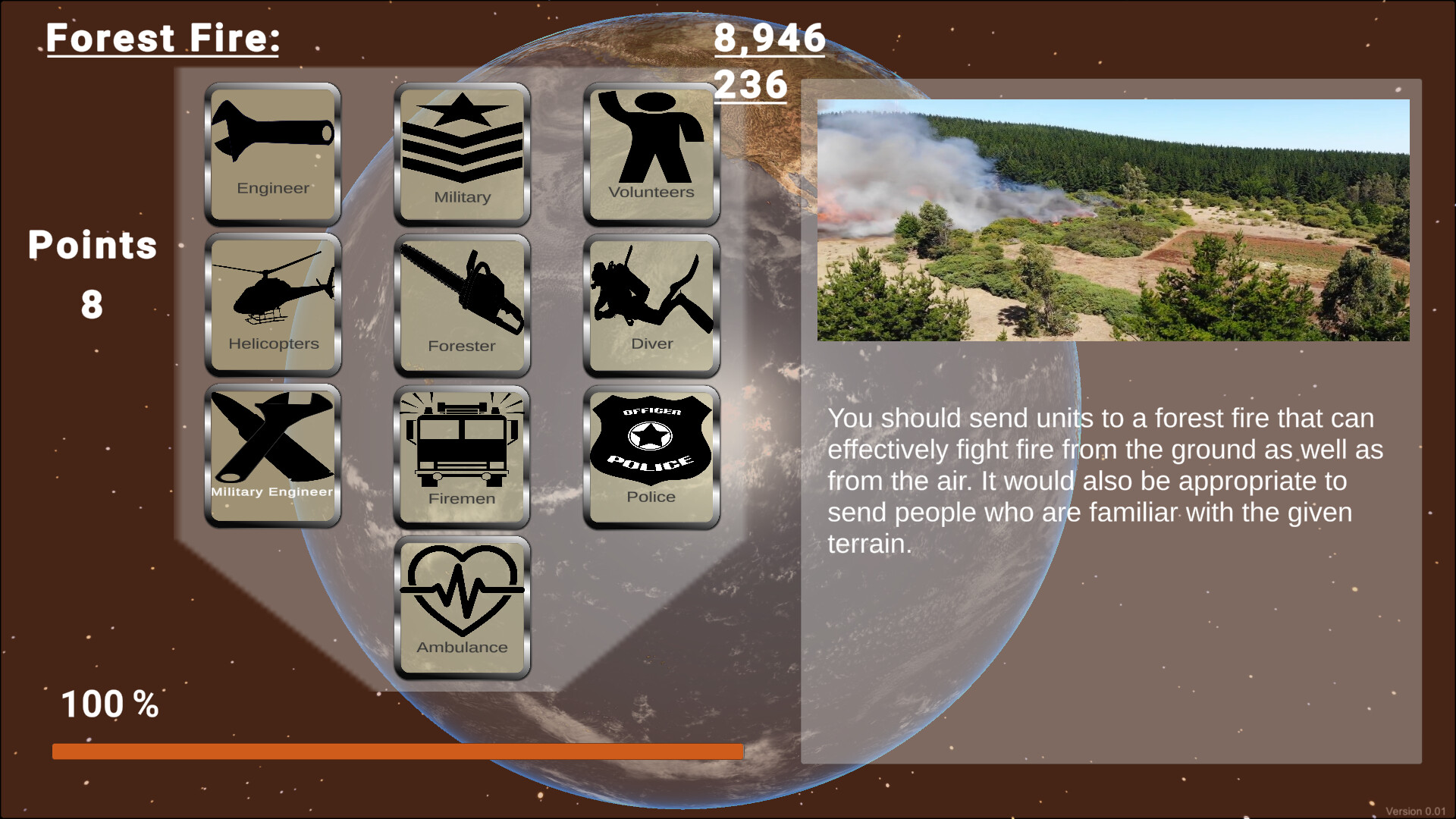
Task: Click the orange progress bar
Action: pos(397,751)
